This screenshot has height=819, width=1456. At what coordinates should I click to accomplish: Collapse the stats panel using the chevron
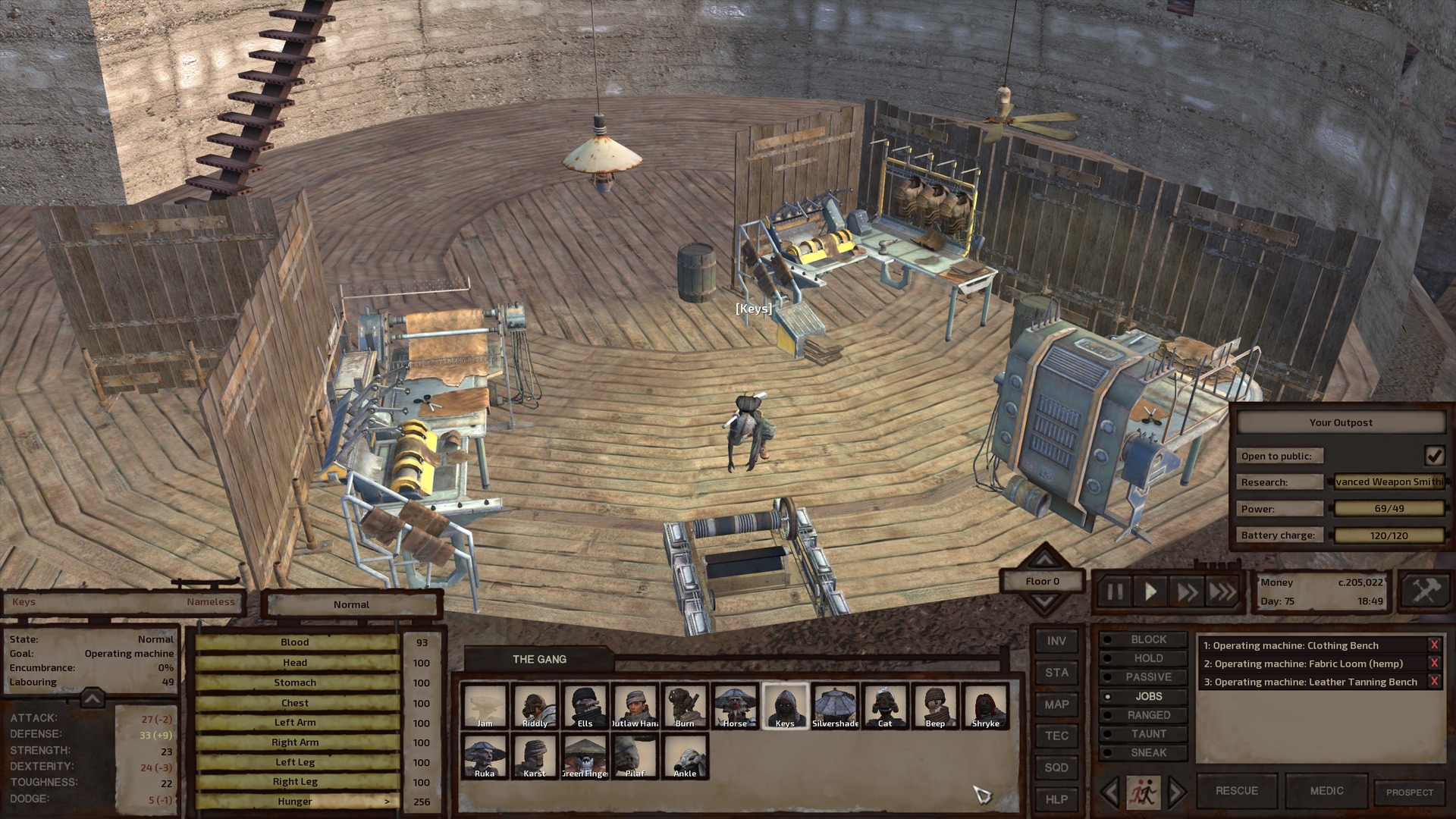[91, 698]
